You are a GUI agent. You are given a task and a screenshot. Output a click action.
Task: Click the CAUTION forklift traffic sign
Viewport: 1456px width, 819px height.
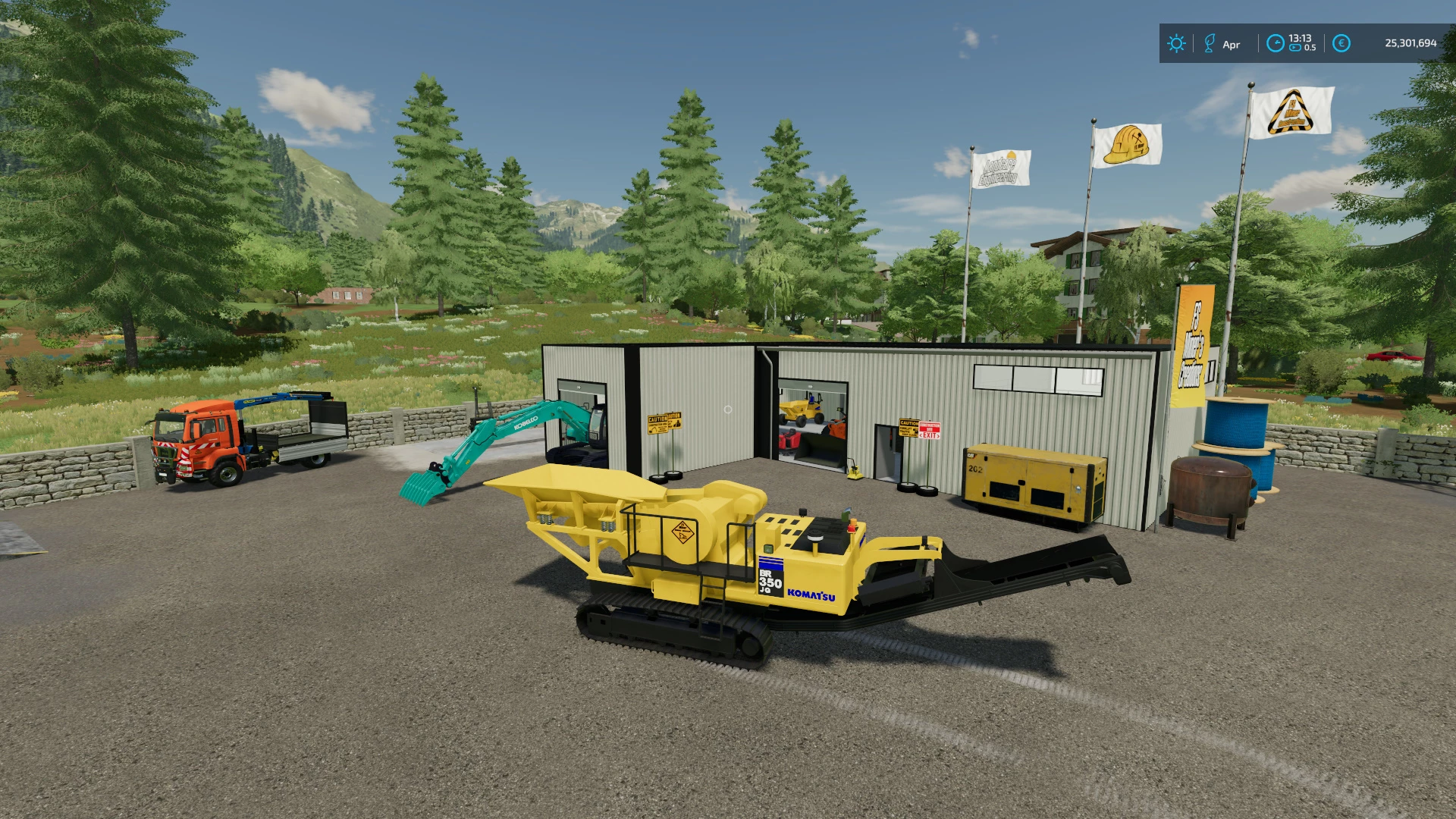pos(908,428)
